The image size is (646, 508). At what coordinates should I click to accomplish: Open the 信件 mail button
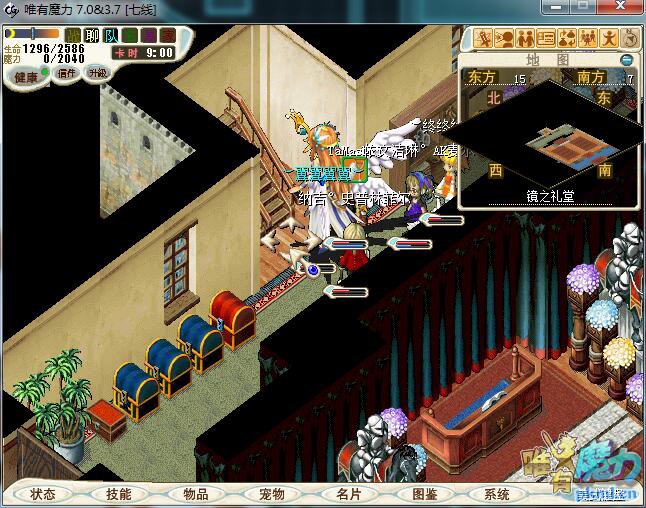pyautogui.click(x=67, y=73)
